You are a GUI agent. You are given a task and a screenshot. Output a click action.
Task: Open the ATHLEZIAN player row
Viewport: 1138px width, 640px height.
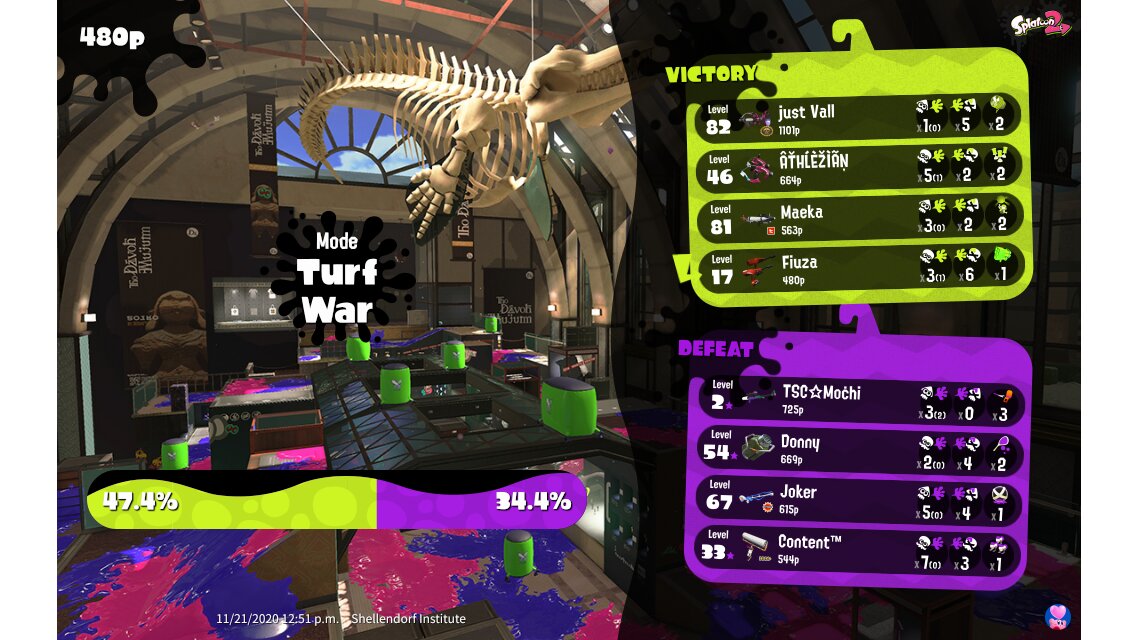860,168
